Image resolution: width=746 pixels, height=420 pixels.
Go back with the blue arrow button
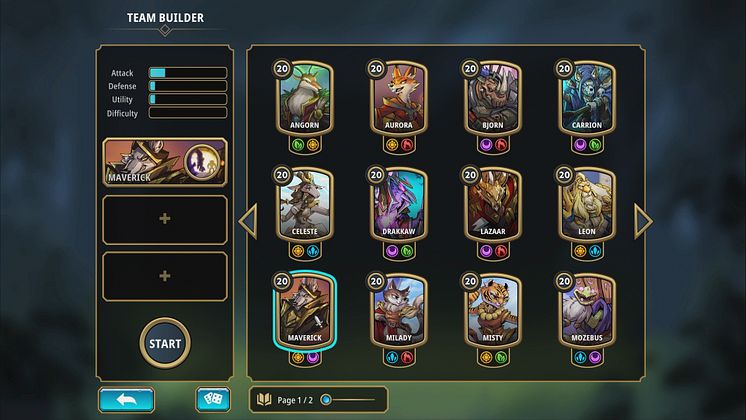coord(126,400)
